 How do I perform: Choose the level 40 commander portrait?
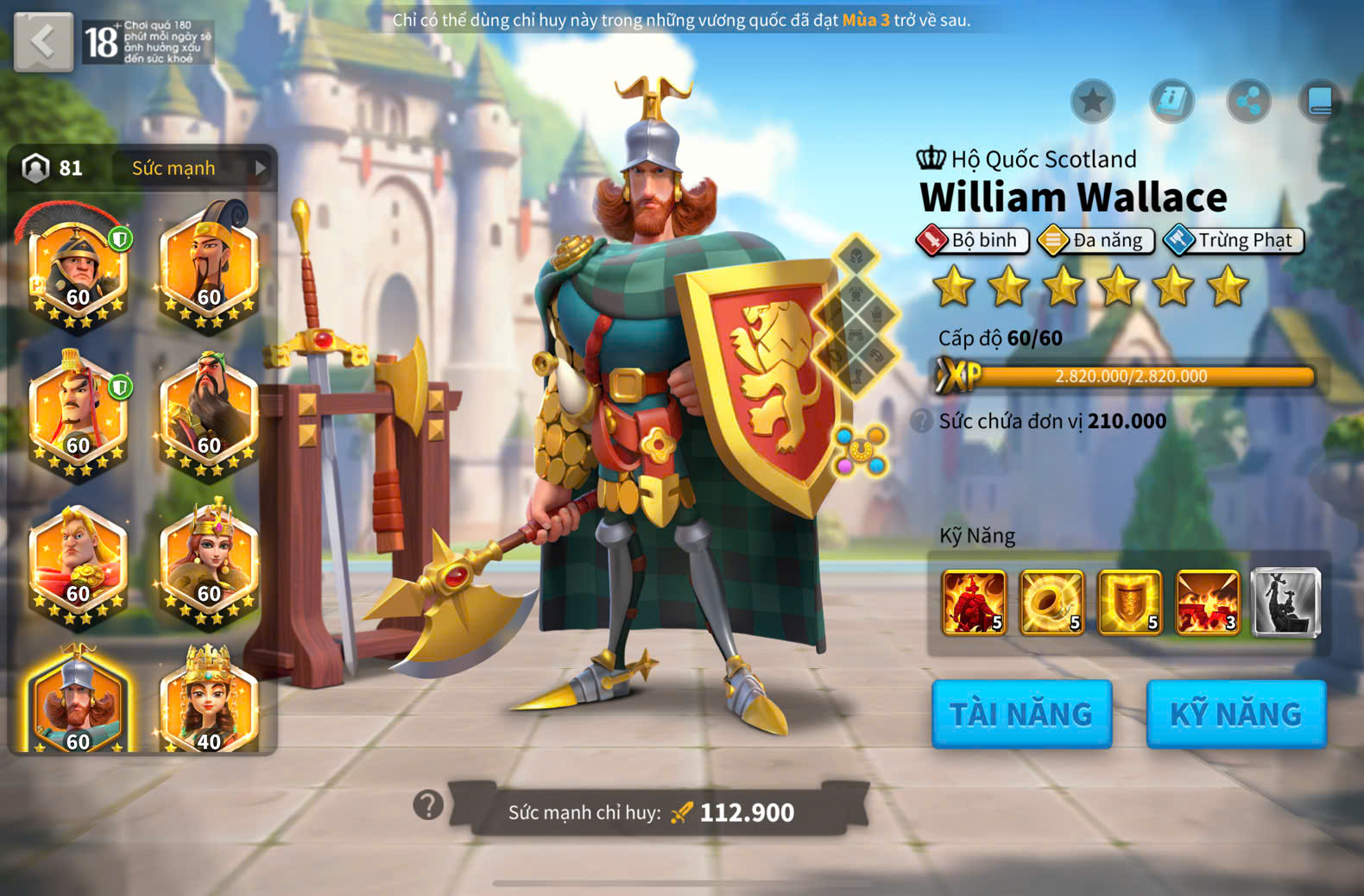pos(208,701)
